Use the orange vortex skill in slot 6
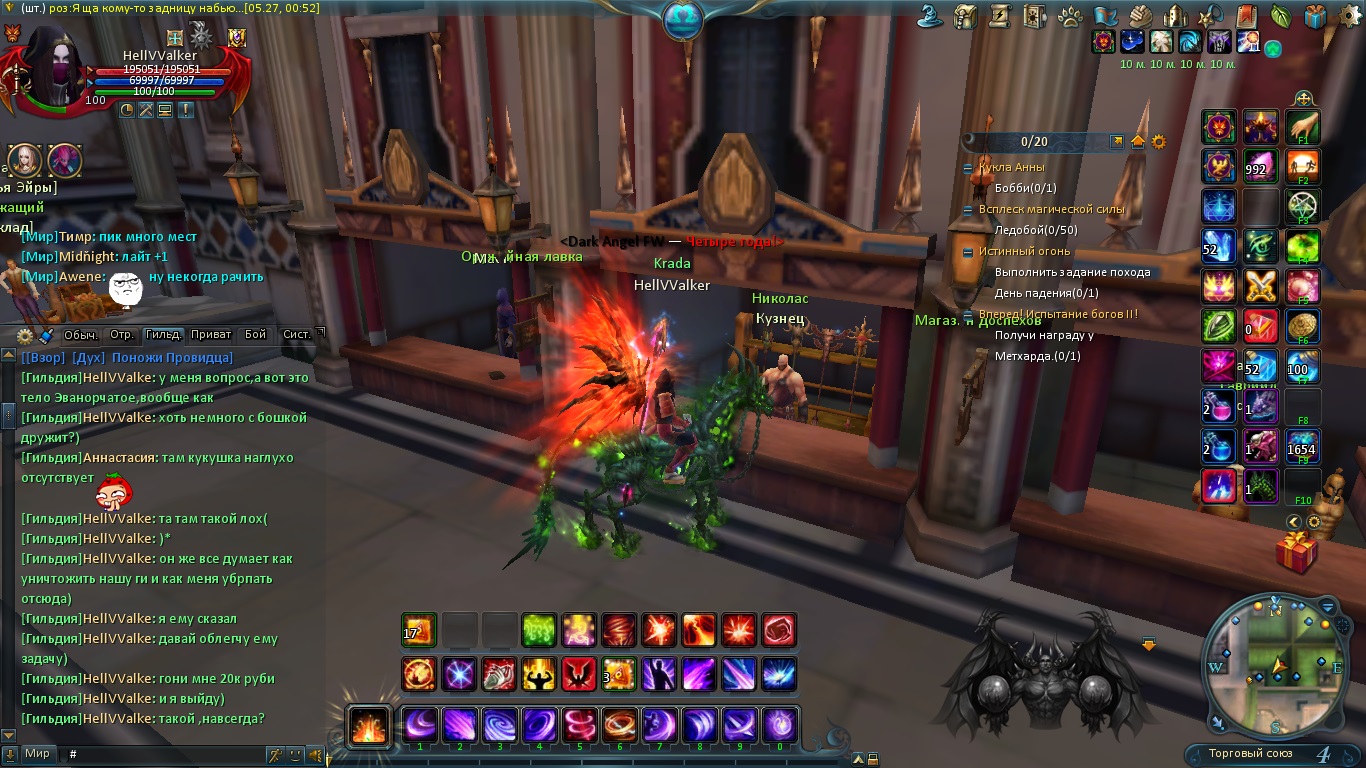 620,725
